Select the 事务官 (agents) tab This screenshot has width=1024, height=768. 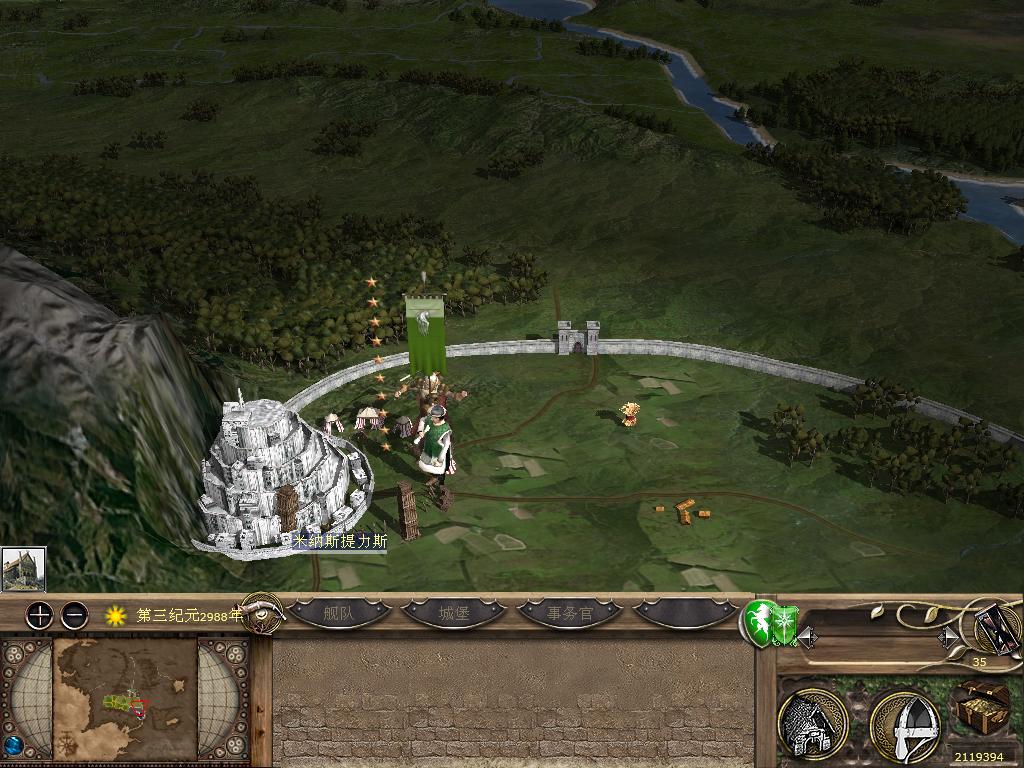570,614
